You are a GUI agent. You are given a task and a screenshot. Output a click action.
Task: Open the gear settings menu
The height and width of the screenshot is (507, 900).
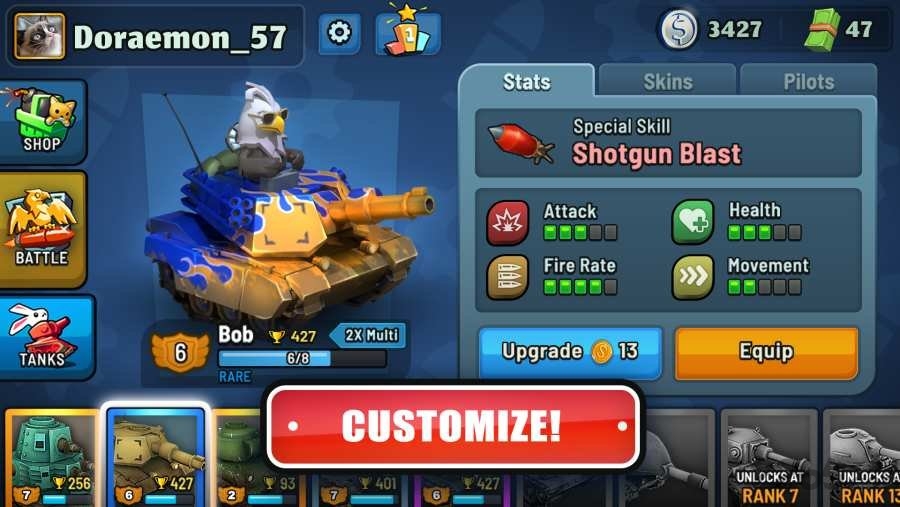(x=339, y=33)
